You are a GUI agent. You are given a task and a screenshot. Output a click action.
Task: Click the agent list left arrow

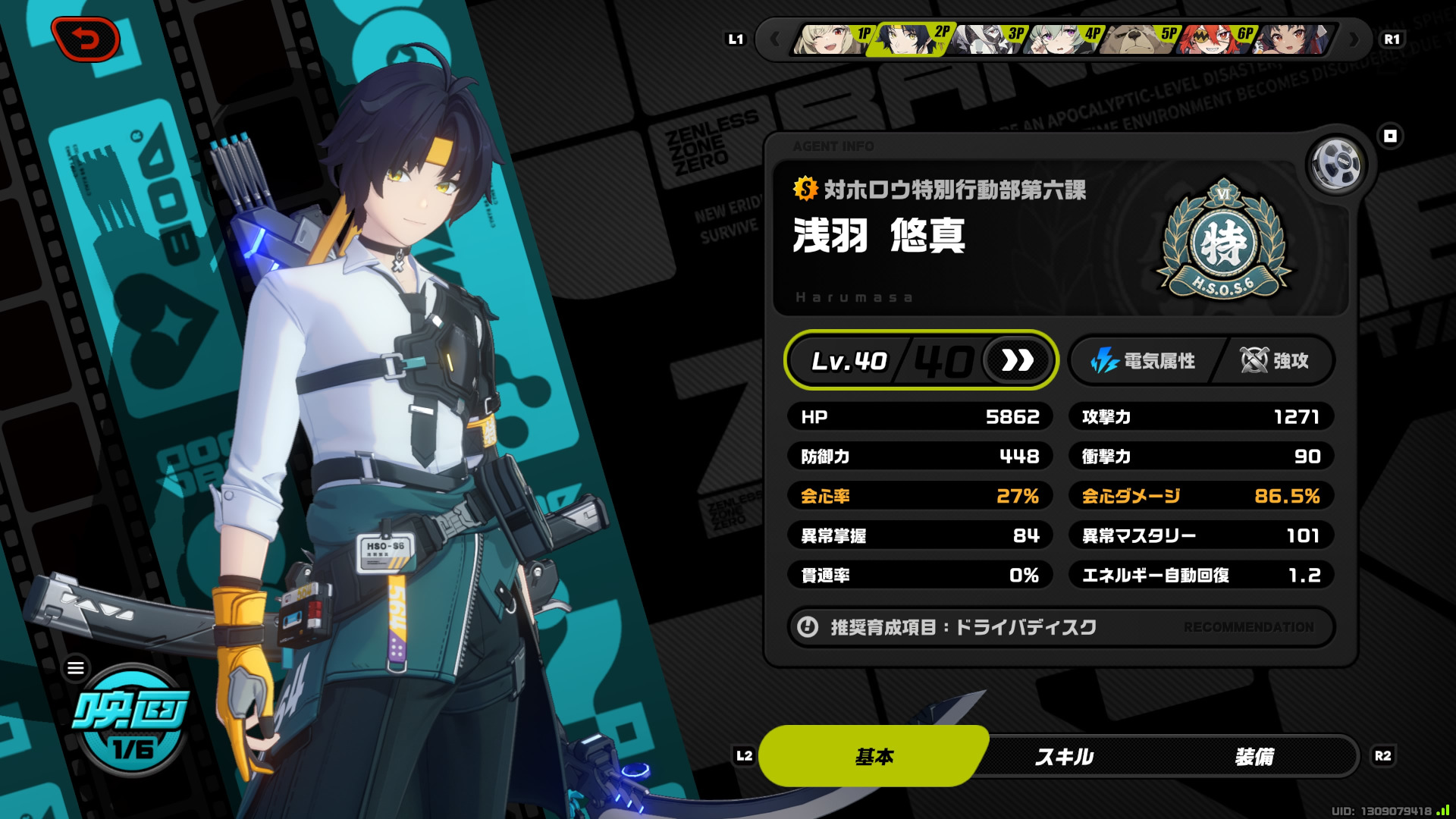[x=774, y=39]
